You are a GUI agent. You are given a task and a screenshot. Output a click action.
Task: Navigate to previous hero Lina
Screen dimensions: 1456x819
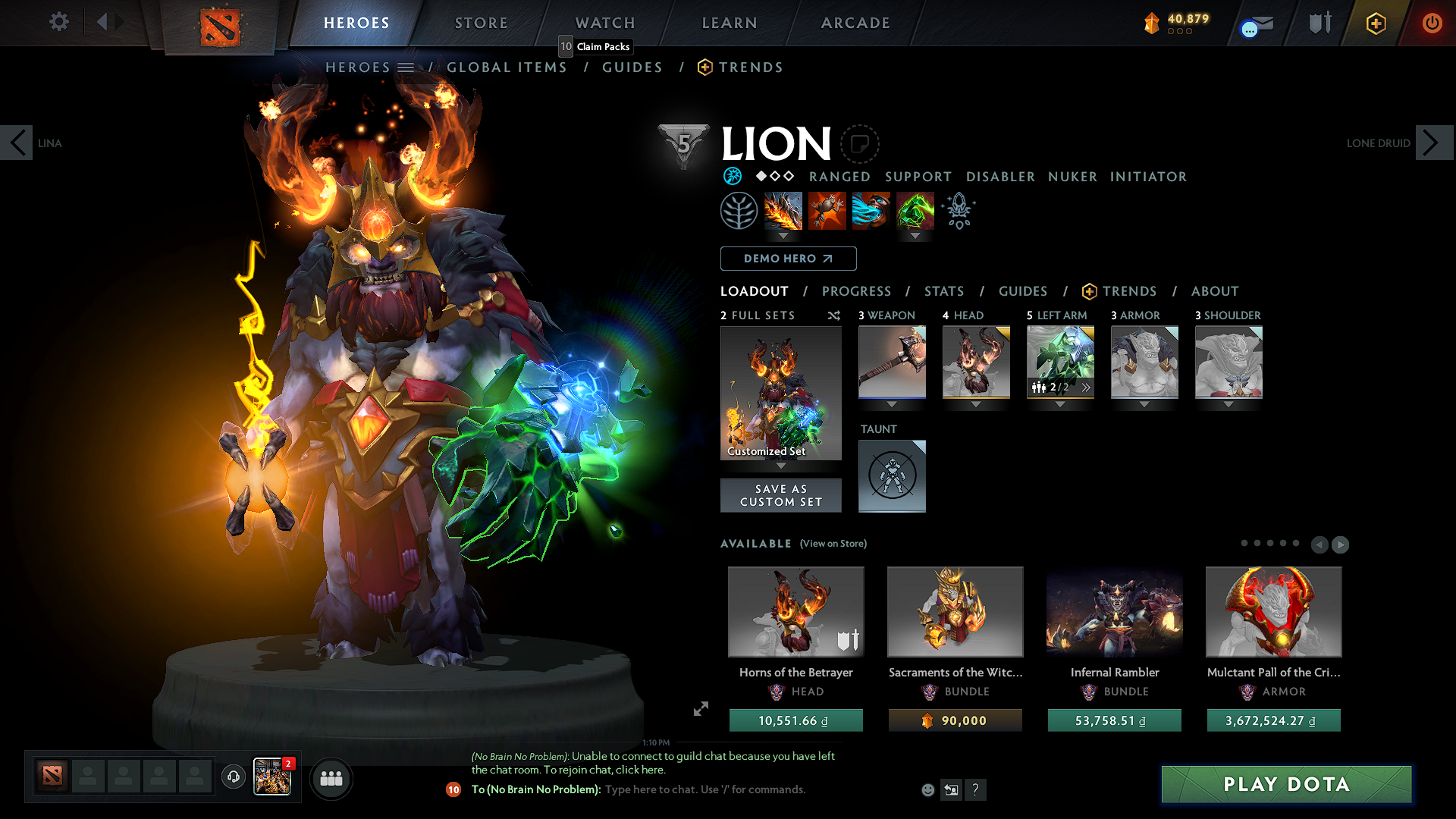17,143
